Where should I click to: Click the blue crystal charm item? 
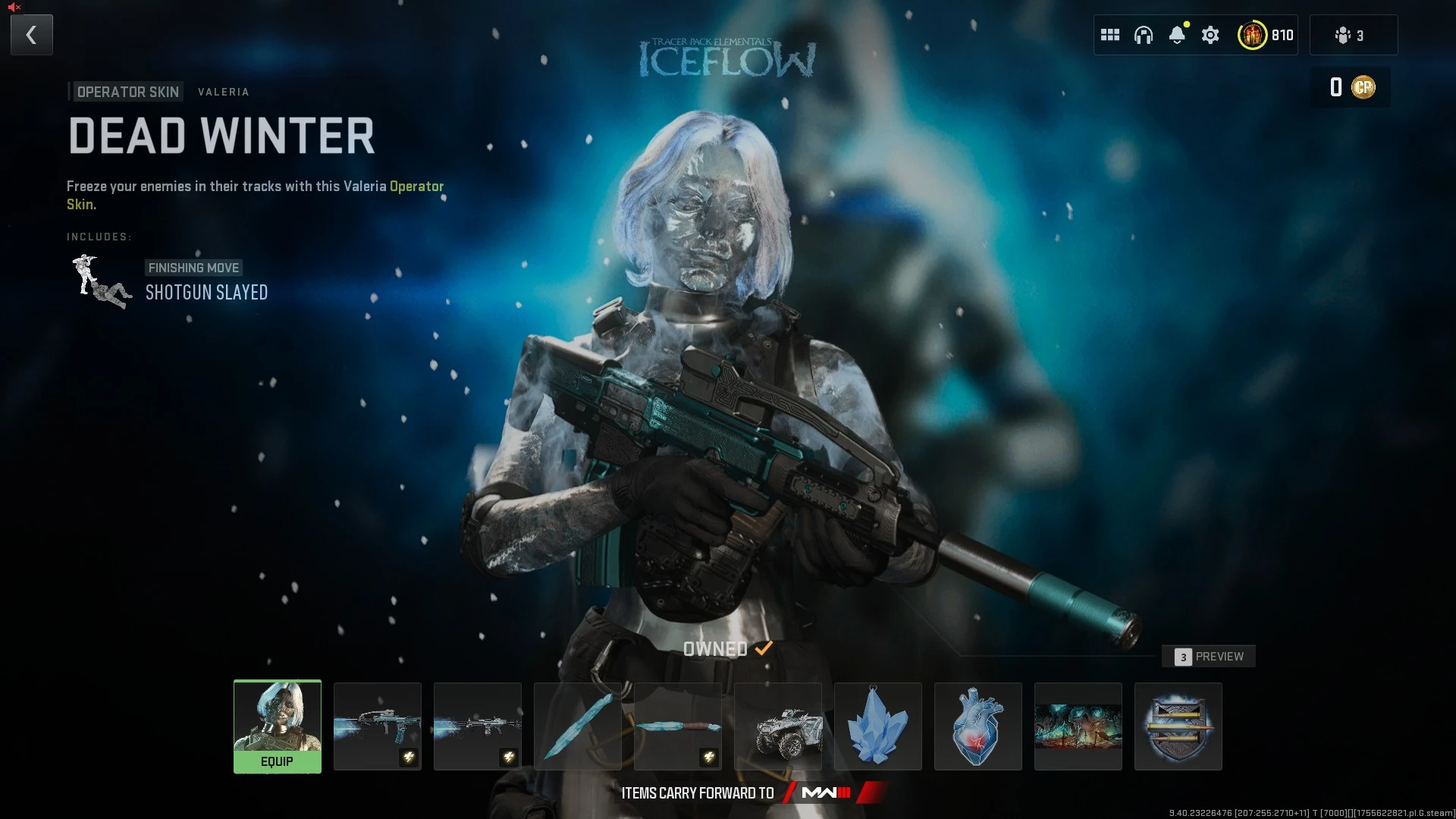(x=877, y=726)
